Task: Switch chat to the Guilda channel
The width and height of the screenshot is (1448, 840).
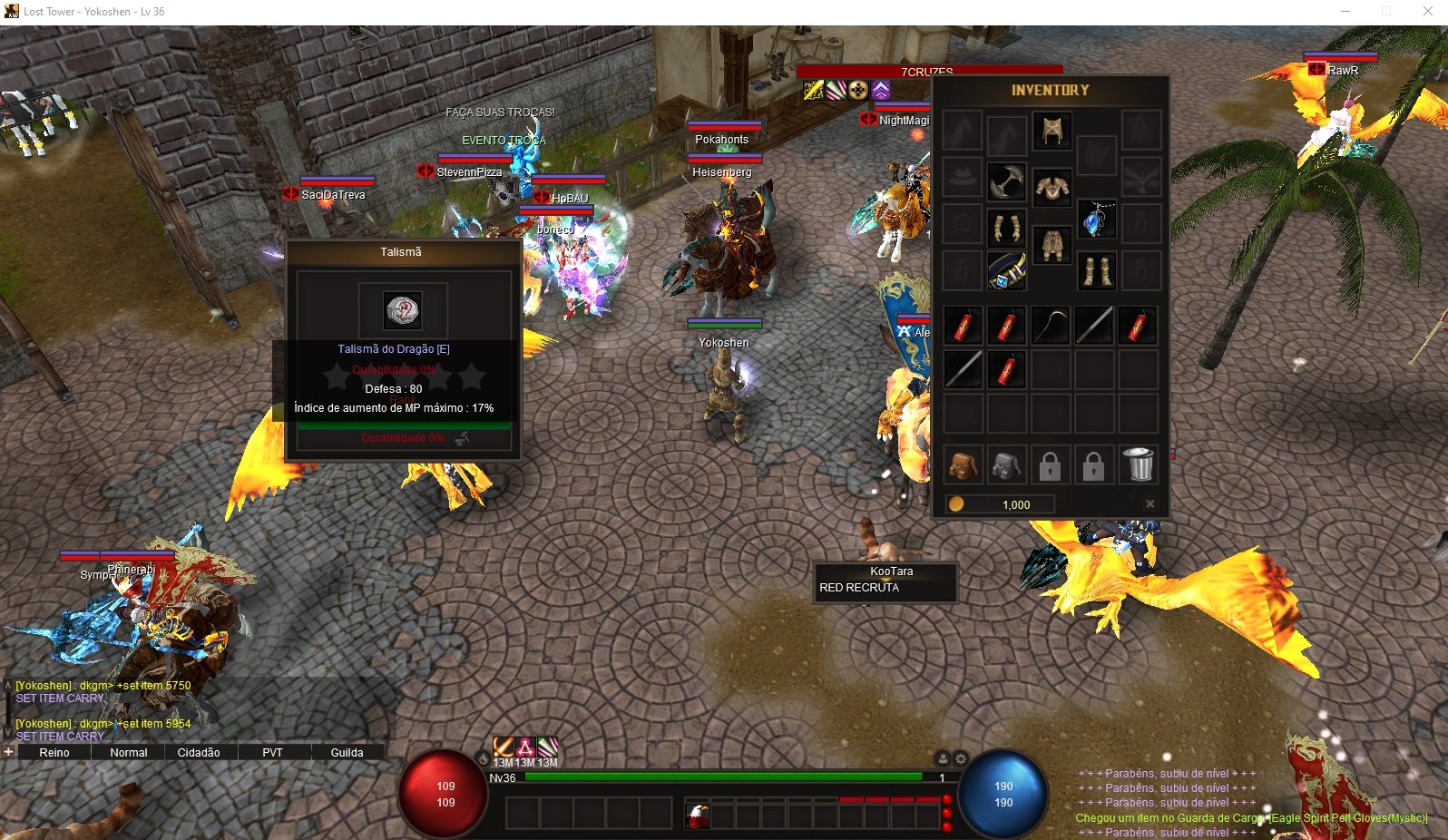Action: pyautogui.click(x=347, y=753)
